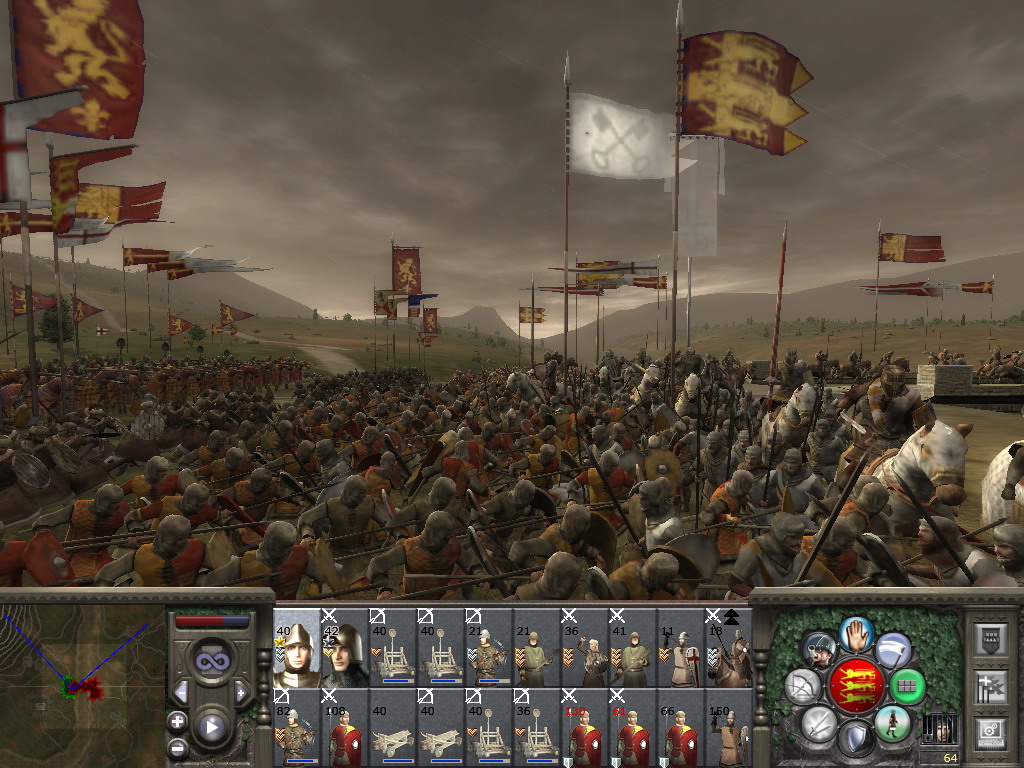
Task: Toggle the green formation grid button
Action: [x=907, y=686]
